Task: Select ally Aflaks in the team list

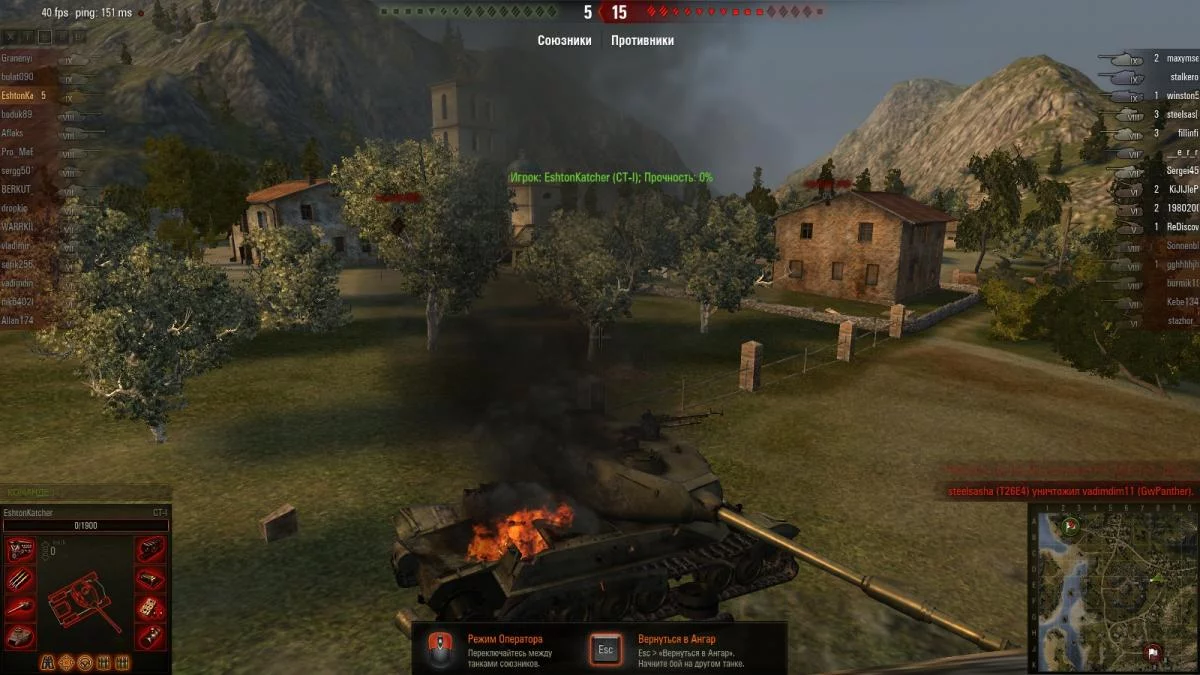Action: (14, 133)
